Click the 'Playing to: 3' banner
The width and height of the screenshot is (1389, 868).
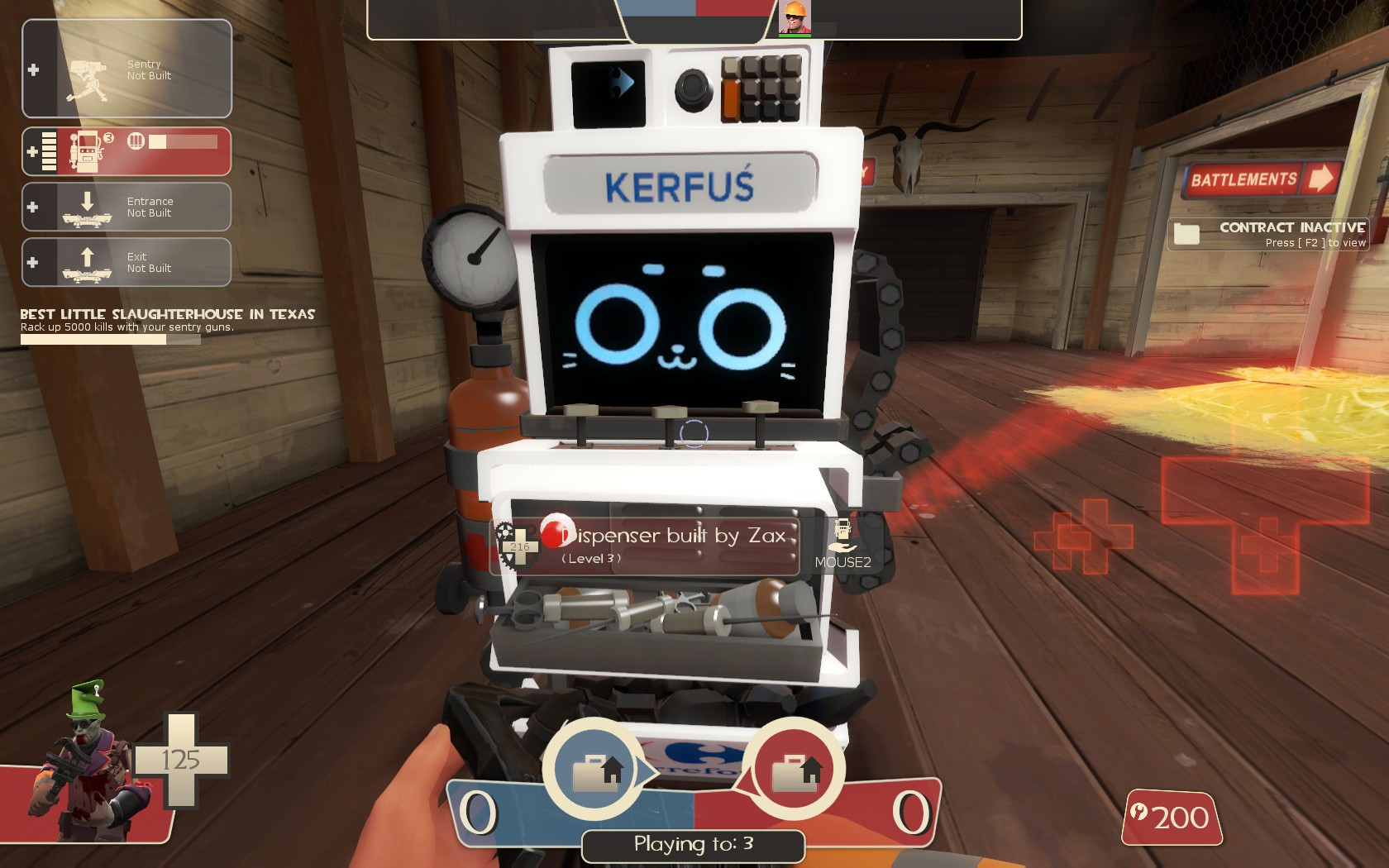(x=693, y=845)
